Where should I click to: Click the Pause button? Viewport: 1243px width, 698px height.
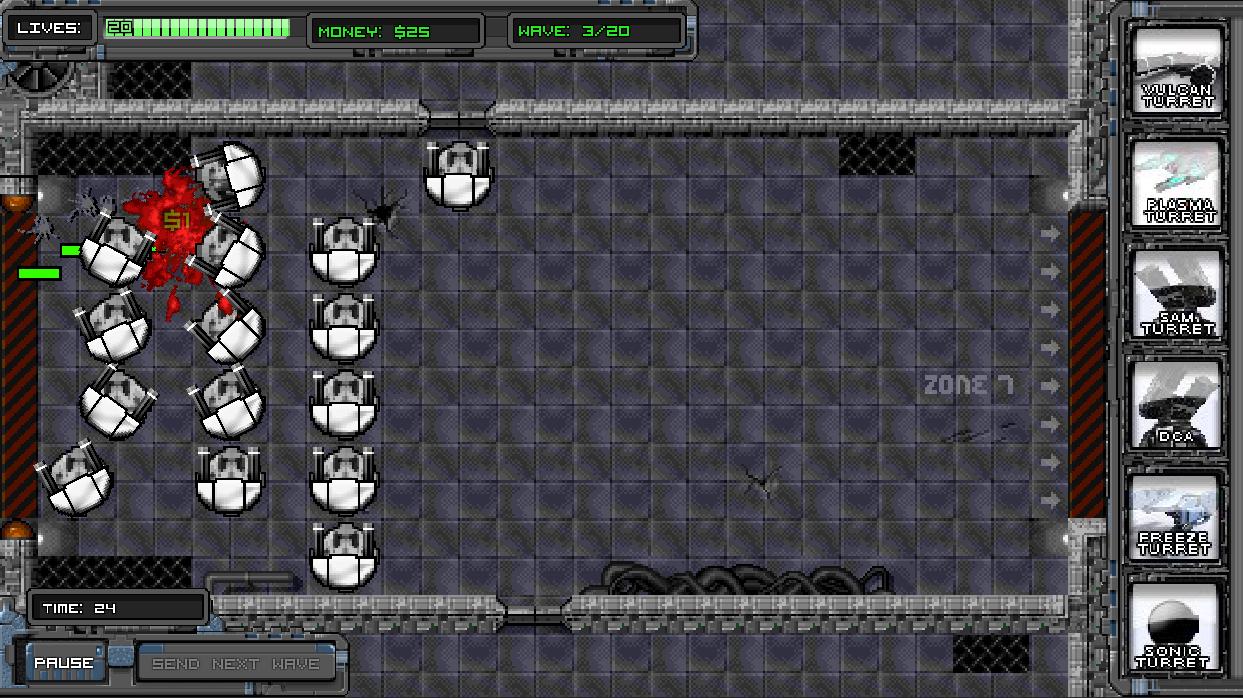pyautogui.click(x=64, y=663)
